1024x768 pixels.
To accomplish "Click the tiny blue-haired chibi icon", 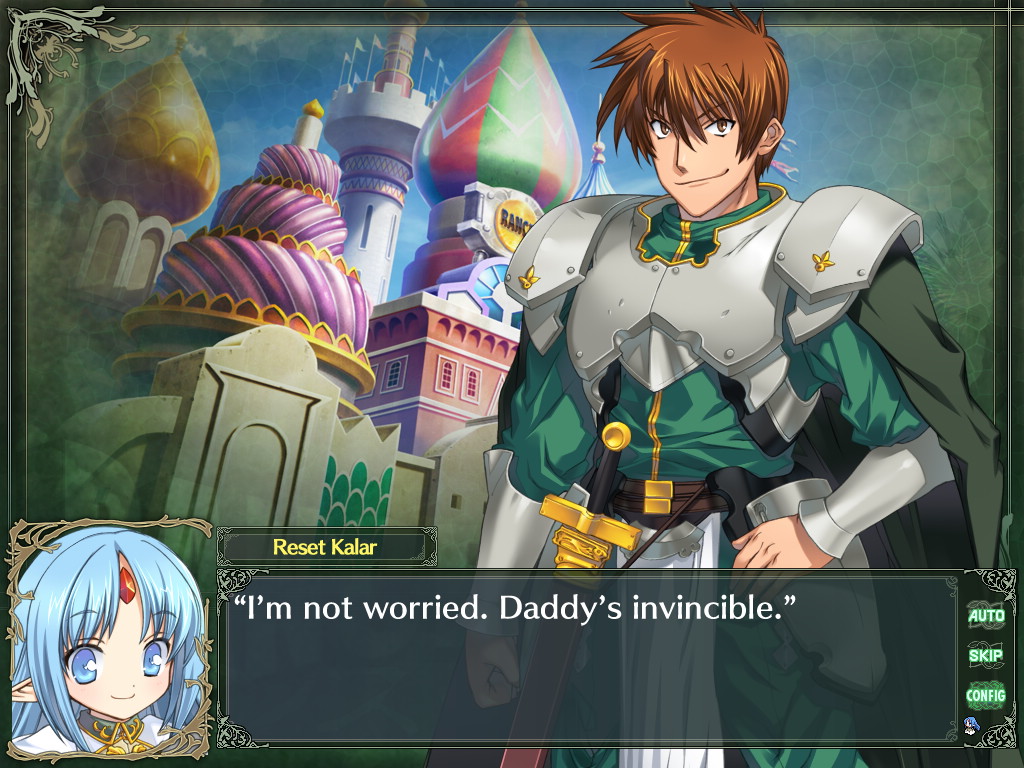I will tap(970, 725).
